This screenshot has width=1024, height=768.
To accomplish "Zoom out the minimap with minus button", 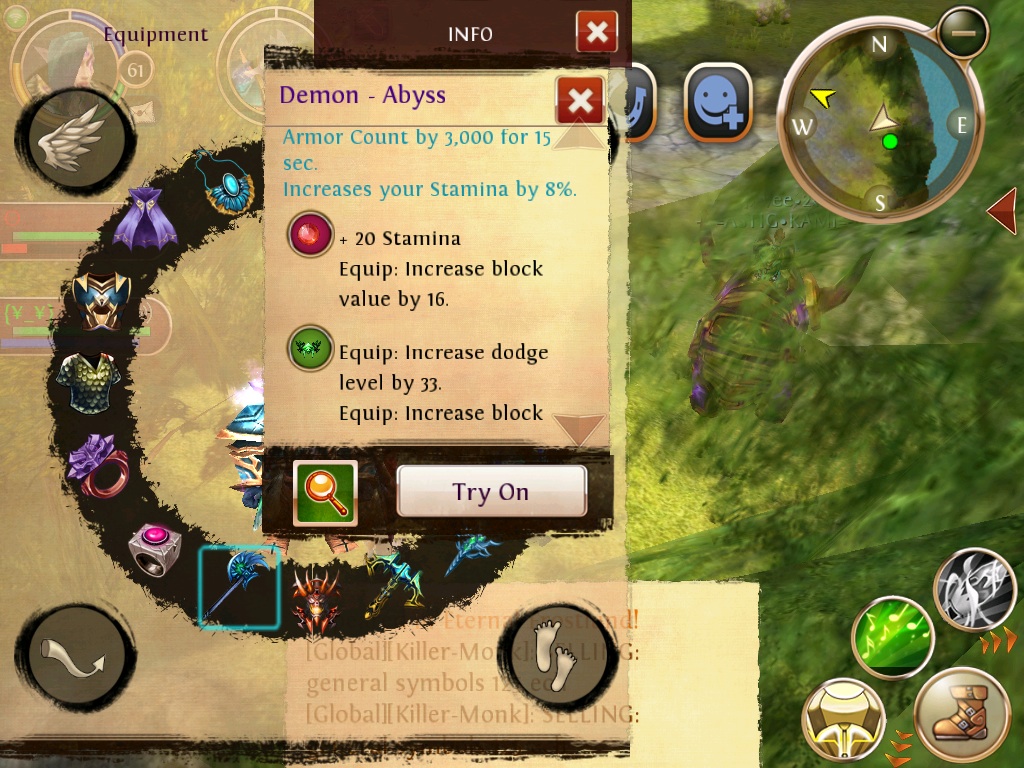I will point(963,32).
